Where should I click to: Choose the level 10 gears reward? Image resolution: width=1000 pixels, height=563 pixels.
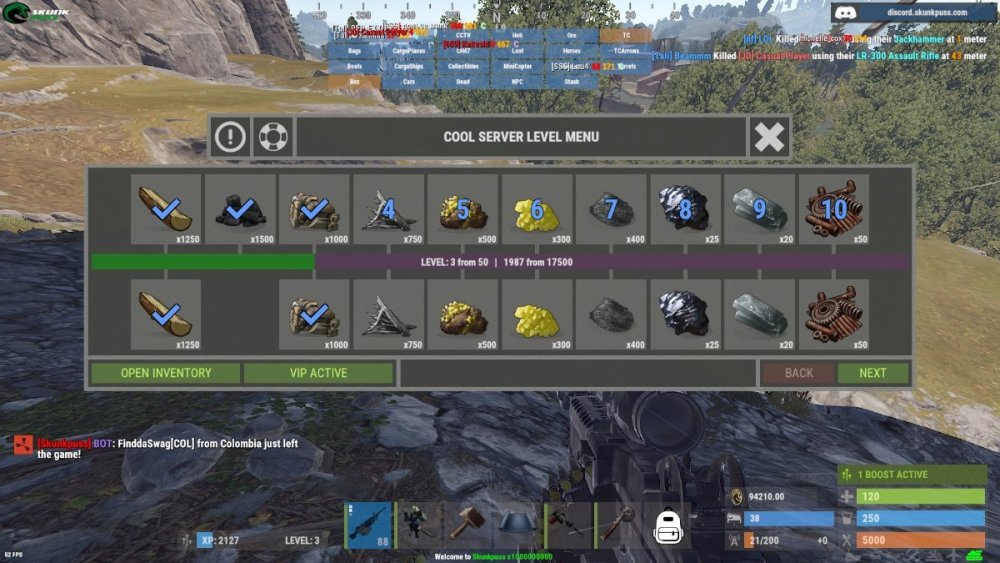point(833,210)
